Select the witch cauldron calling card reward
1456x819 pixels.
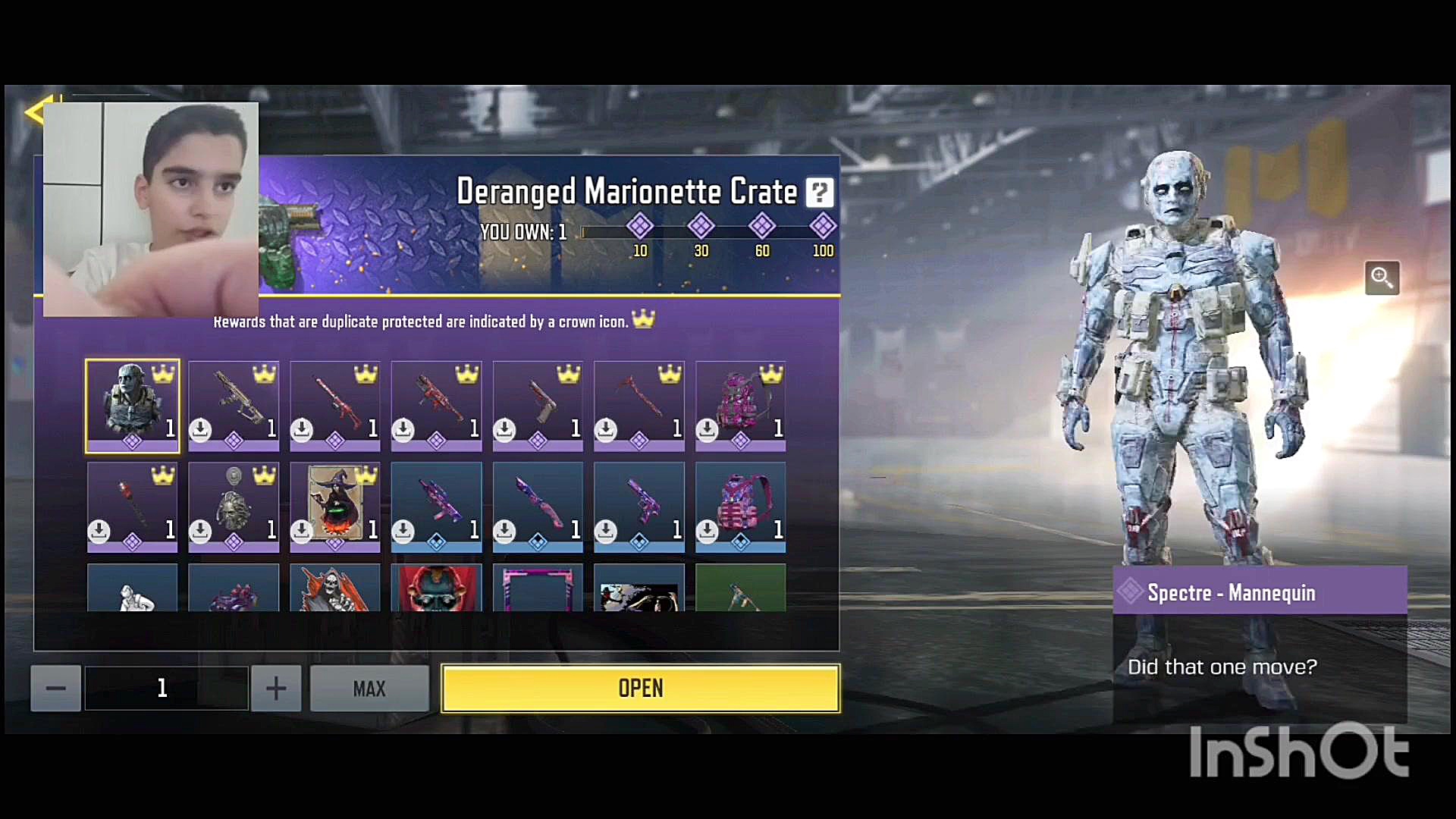point(335,506)
